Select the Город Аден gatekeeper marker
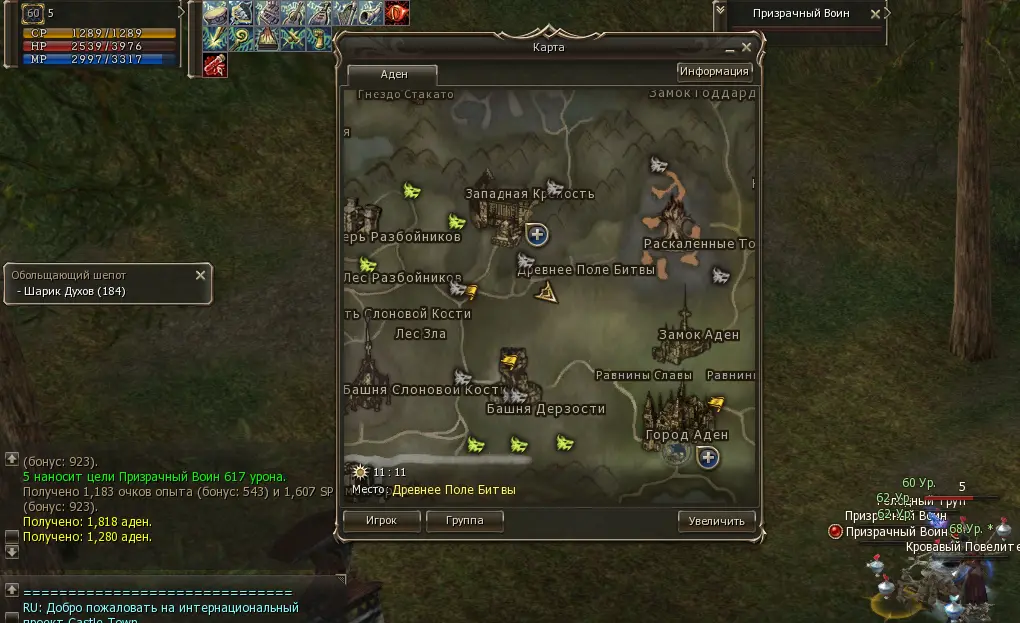1020x623 pixels. click(709, 458)
